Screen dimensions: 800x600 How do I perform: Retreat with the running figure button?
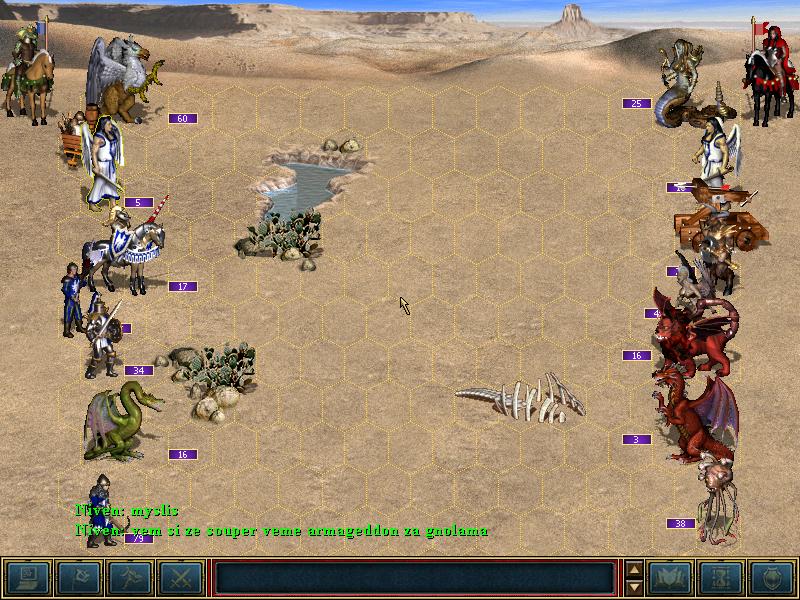[x=130, y=578]
